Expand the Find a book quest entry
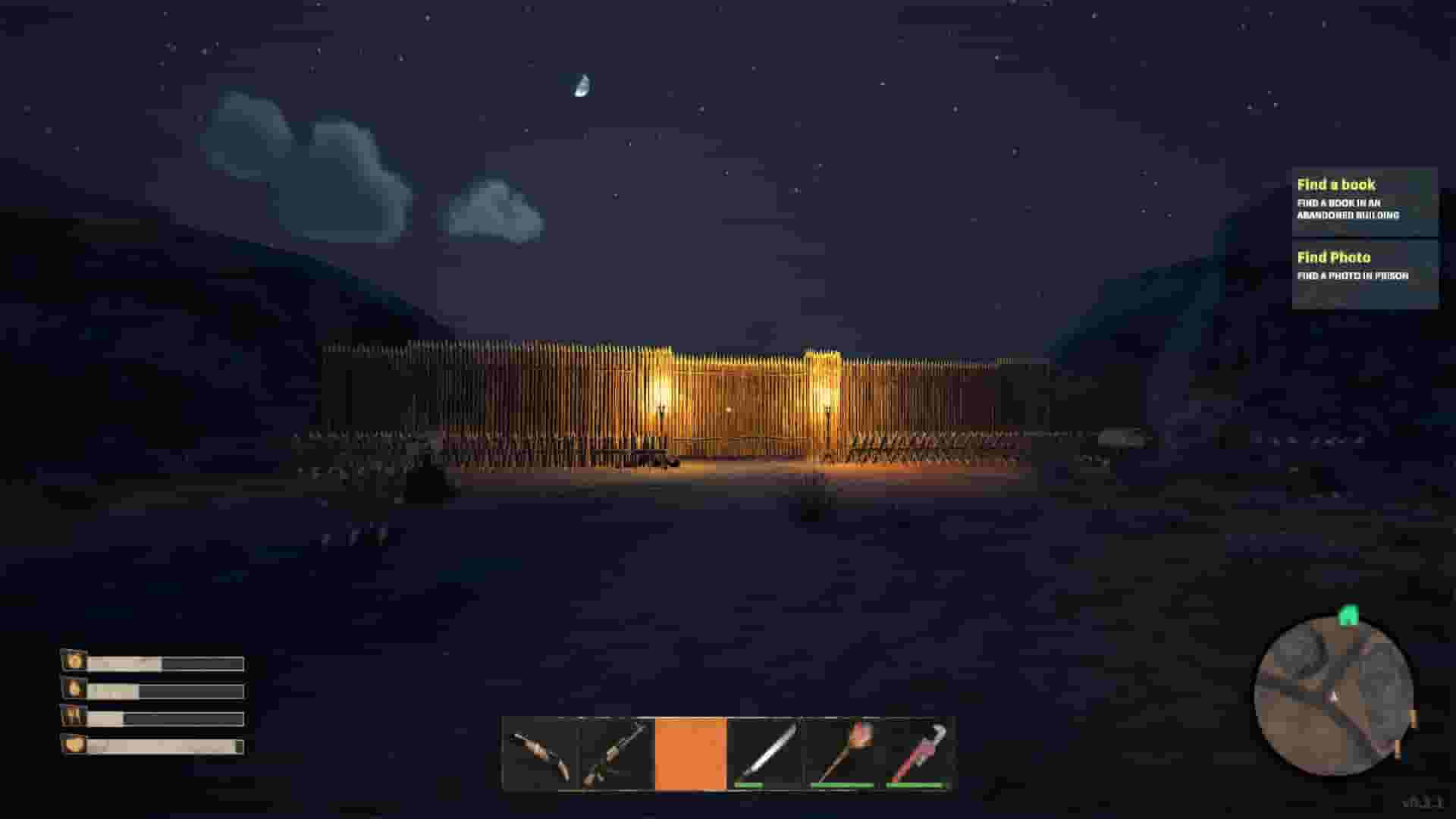Screen dimensions: 1456x819 tap(1335, 184)
